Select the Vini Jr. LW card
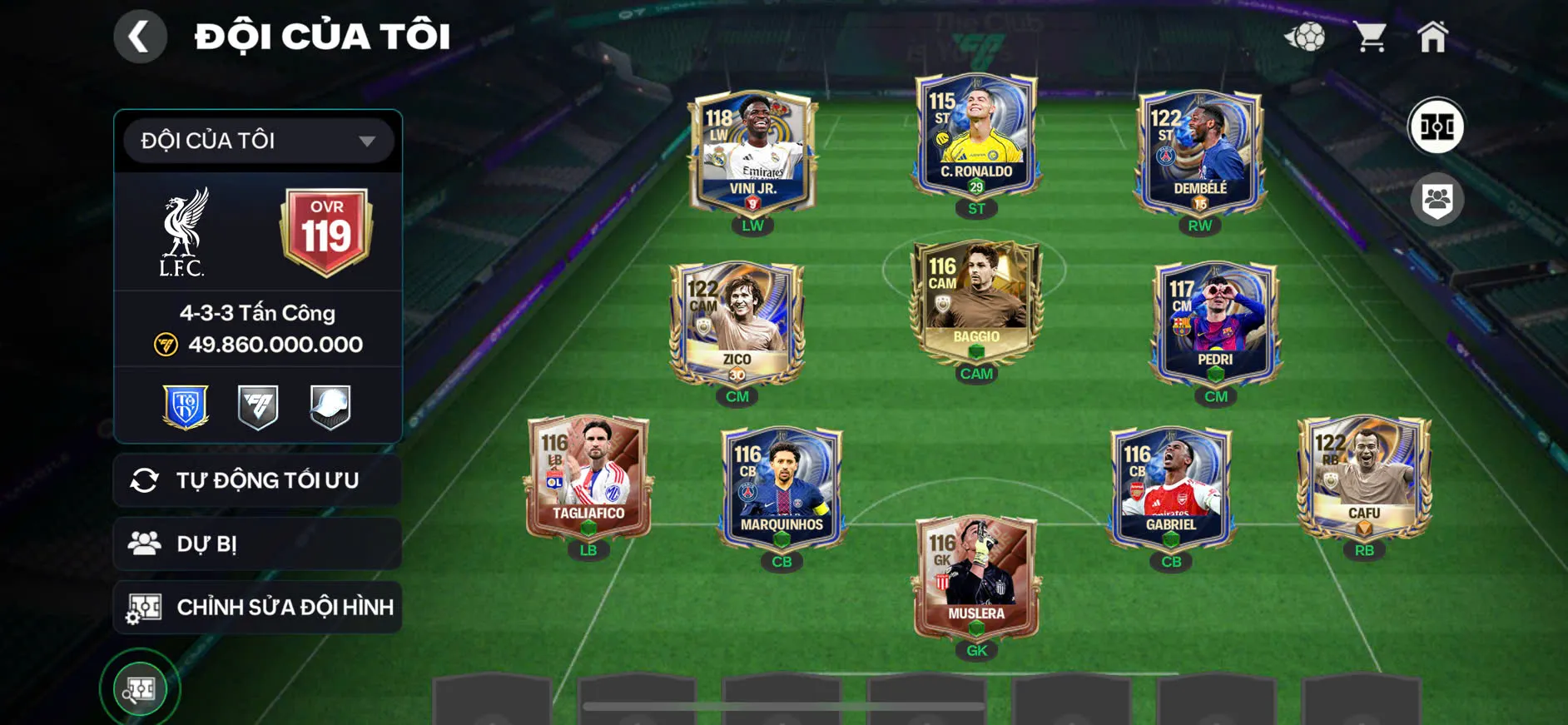 coord(752,152)
